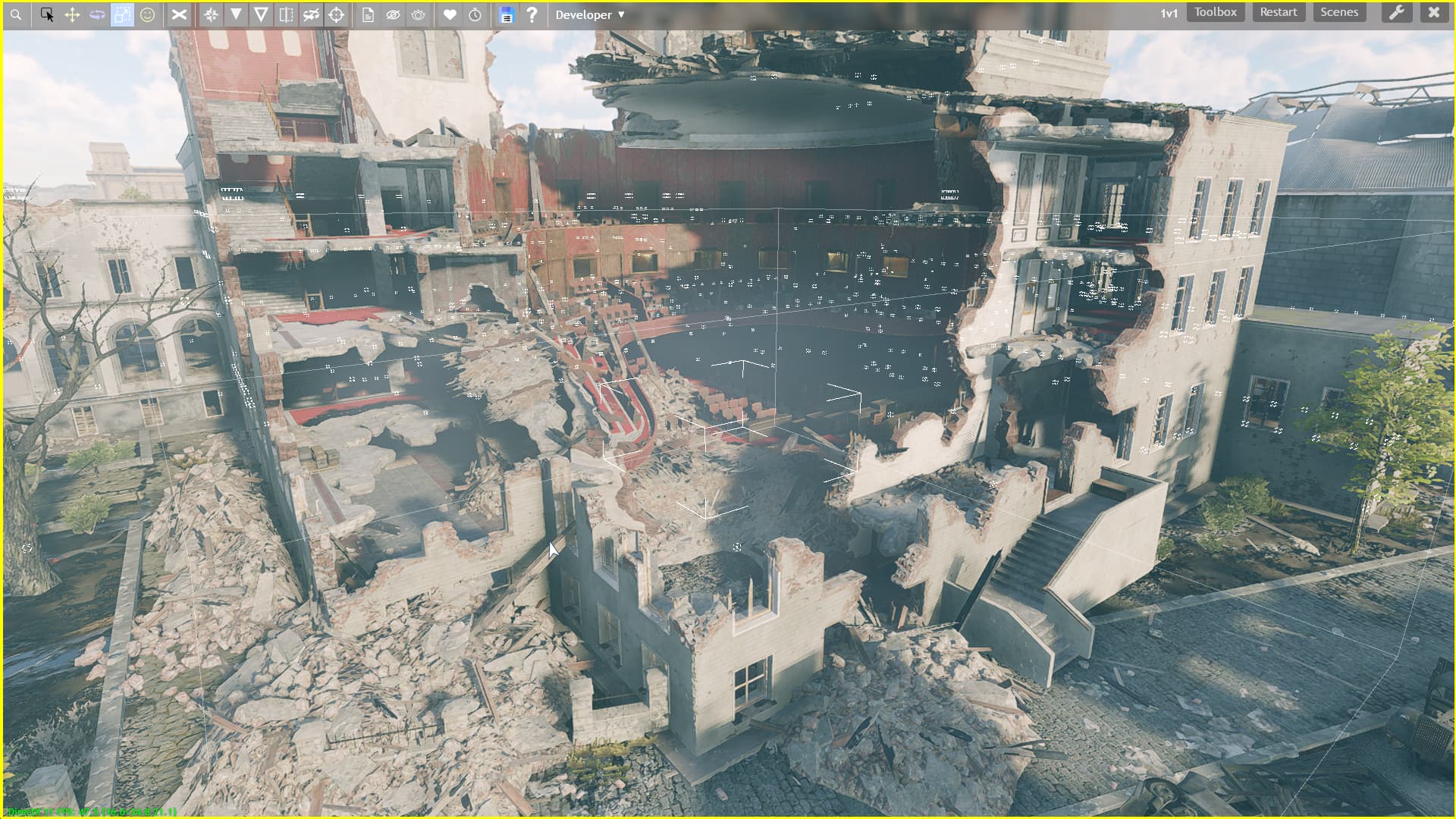Image resolution: width=1456 pixels, height=819 pixels.
Task: Select the scissors cut tool
Action: click(179, 14)
